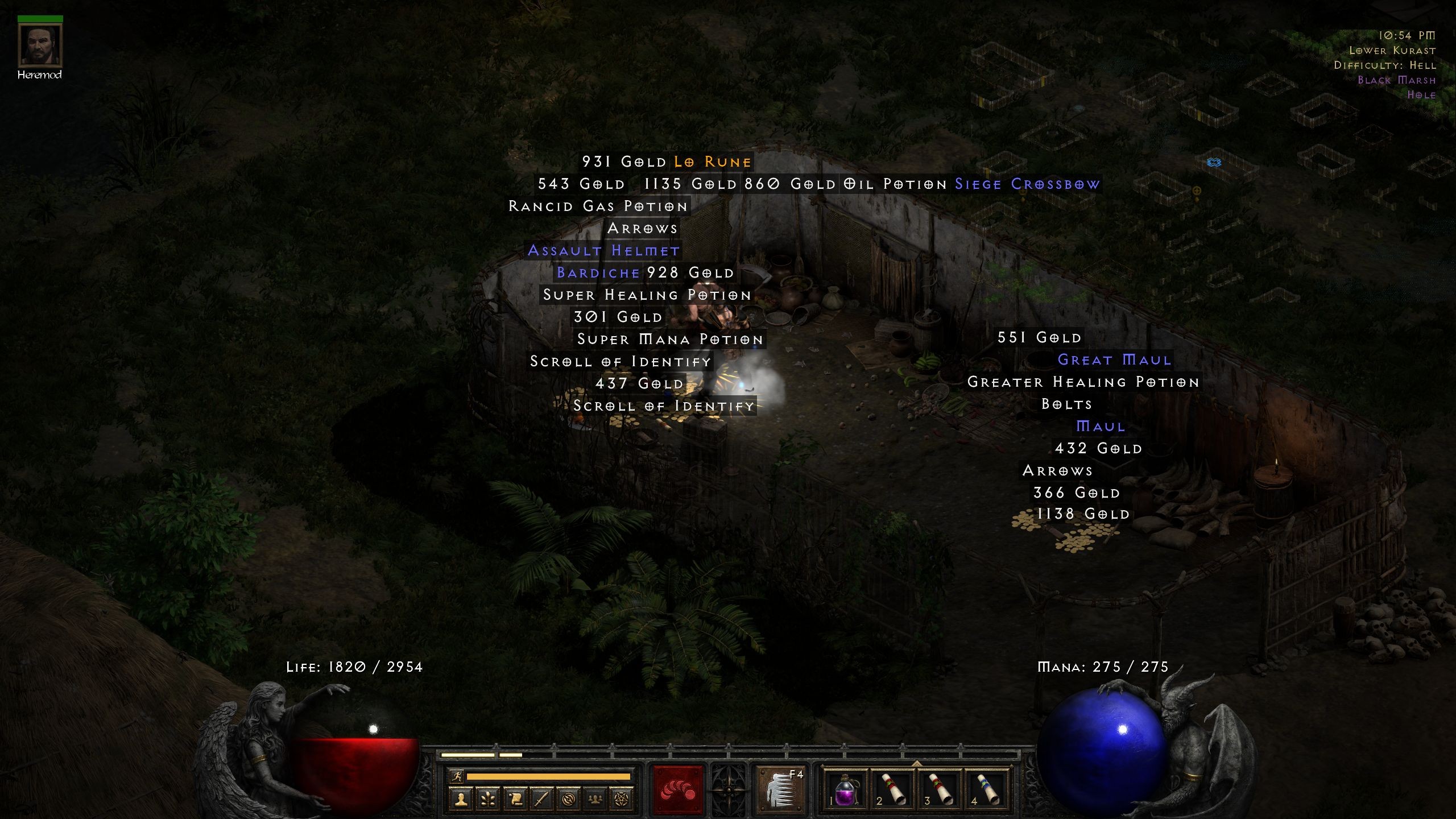The image size is (1456, 819).
Task: Pick up the Siege Crossbow label
Action: 1027,184
